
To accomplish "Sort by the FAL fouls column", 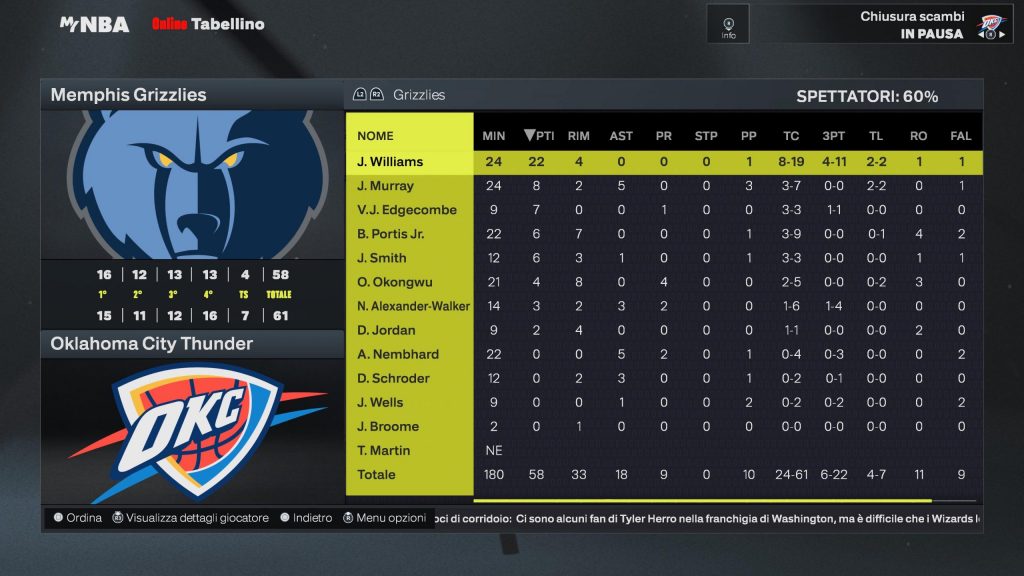I will point(961,136).
